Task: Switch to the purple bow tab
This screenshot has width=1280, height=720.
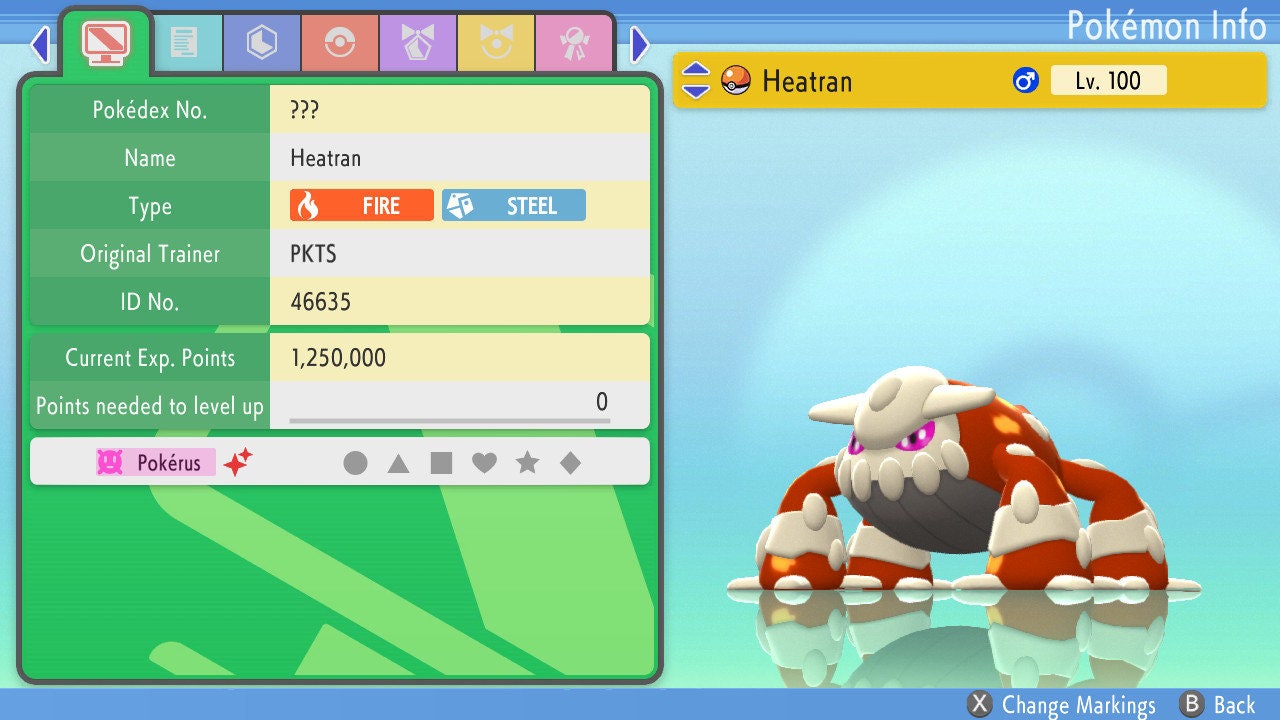Action: (x=418, y=42)
